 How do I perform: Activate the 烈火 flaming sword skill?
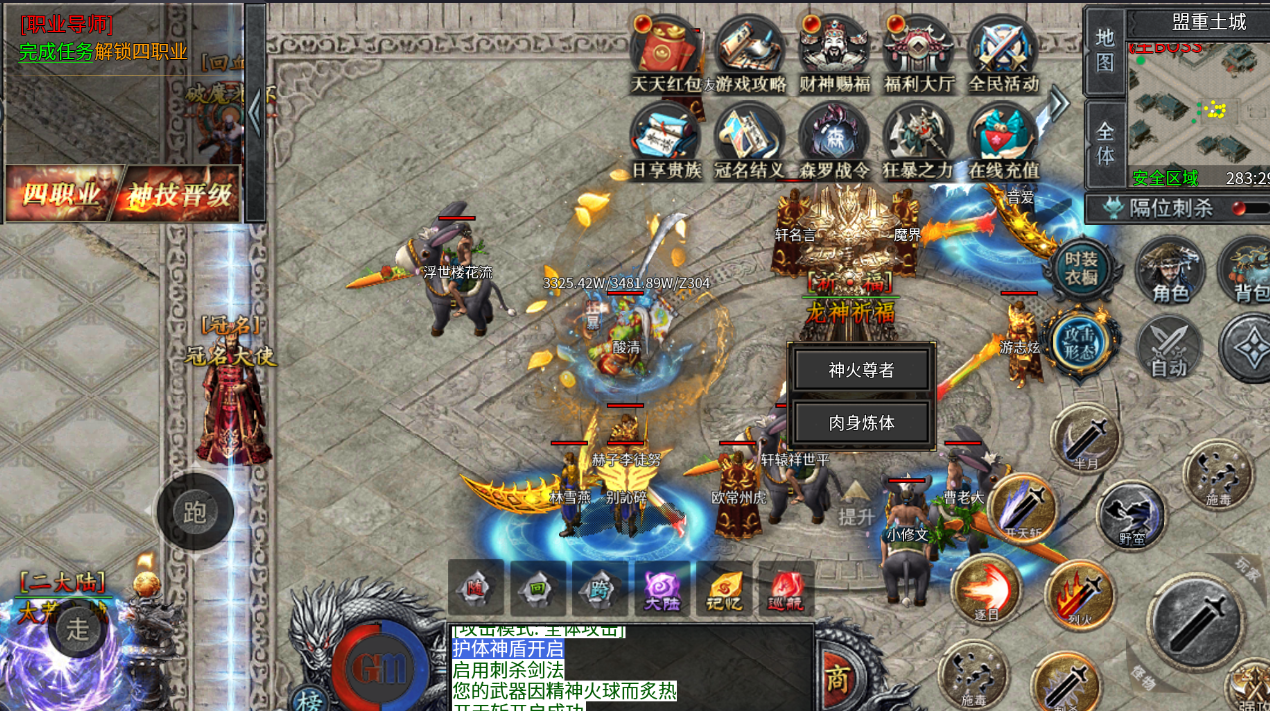click(1079, 595)
